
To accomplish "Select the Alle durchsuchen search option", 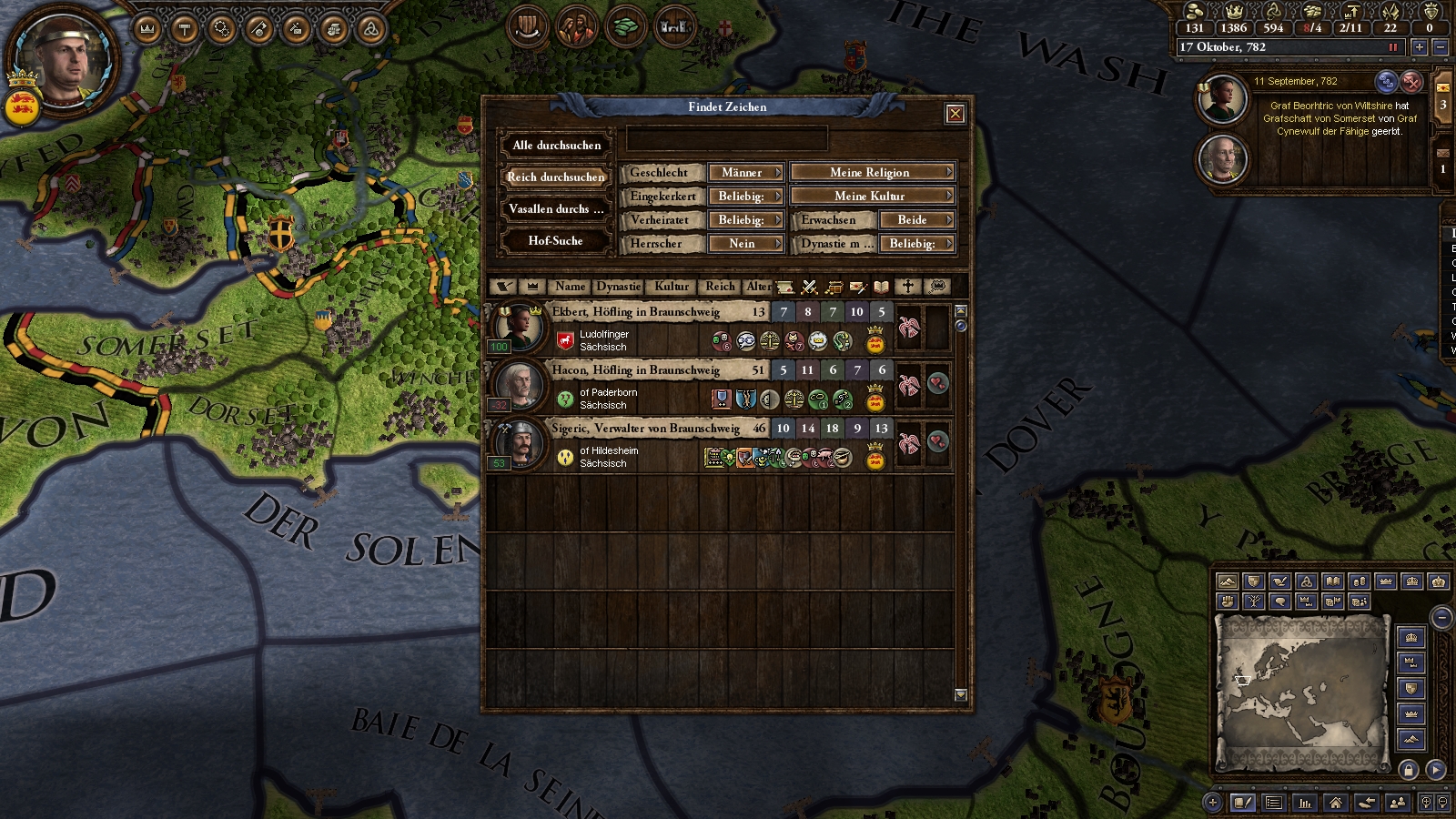I will pos(556,146).
